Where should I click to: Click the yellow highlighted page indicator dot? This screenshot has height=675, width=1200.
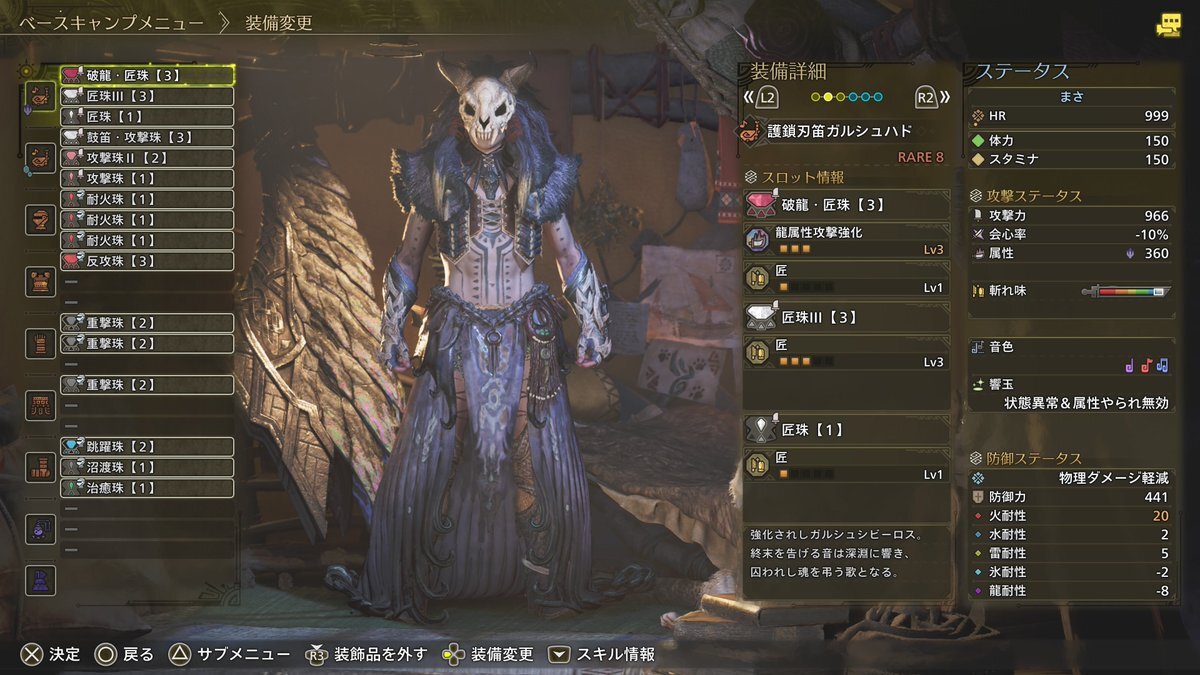828,97
